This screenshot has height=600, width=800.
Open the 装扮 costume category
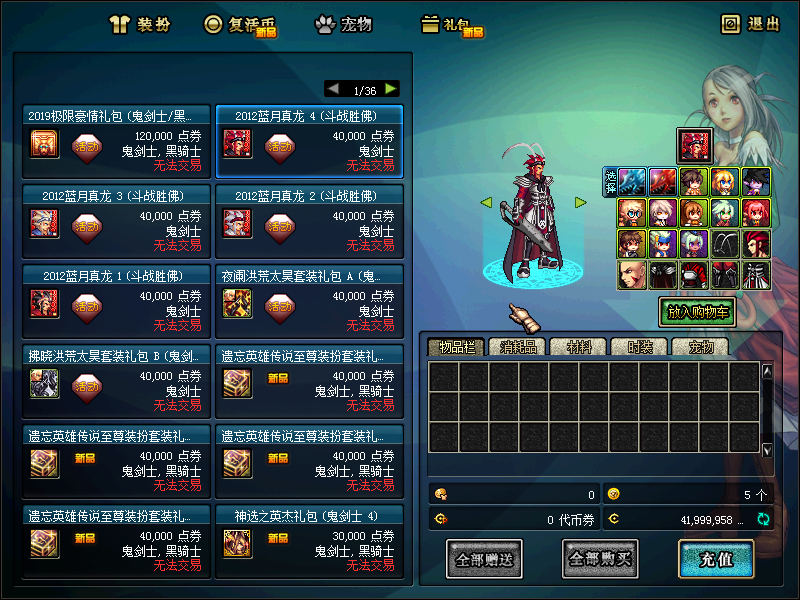pyautogui.click(x=140, y=24)
